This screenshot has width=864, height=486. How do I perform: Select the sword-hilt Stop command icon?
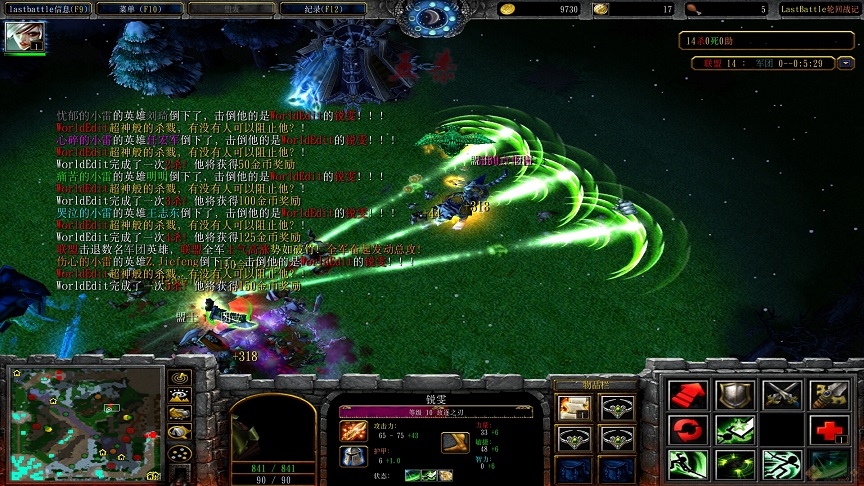pos(829,395)
